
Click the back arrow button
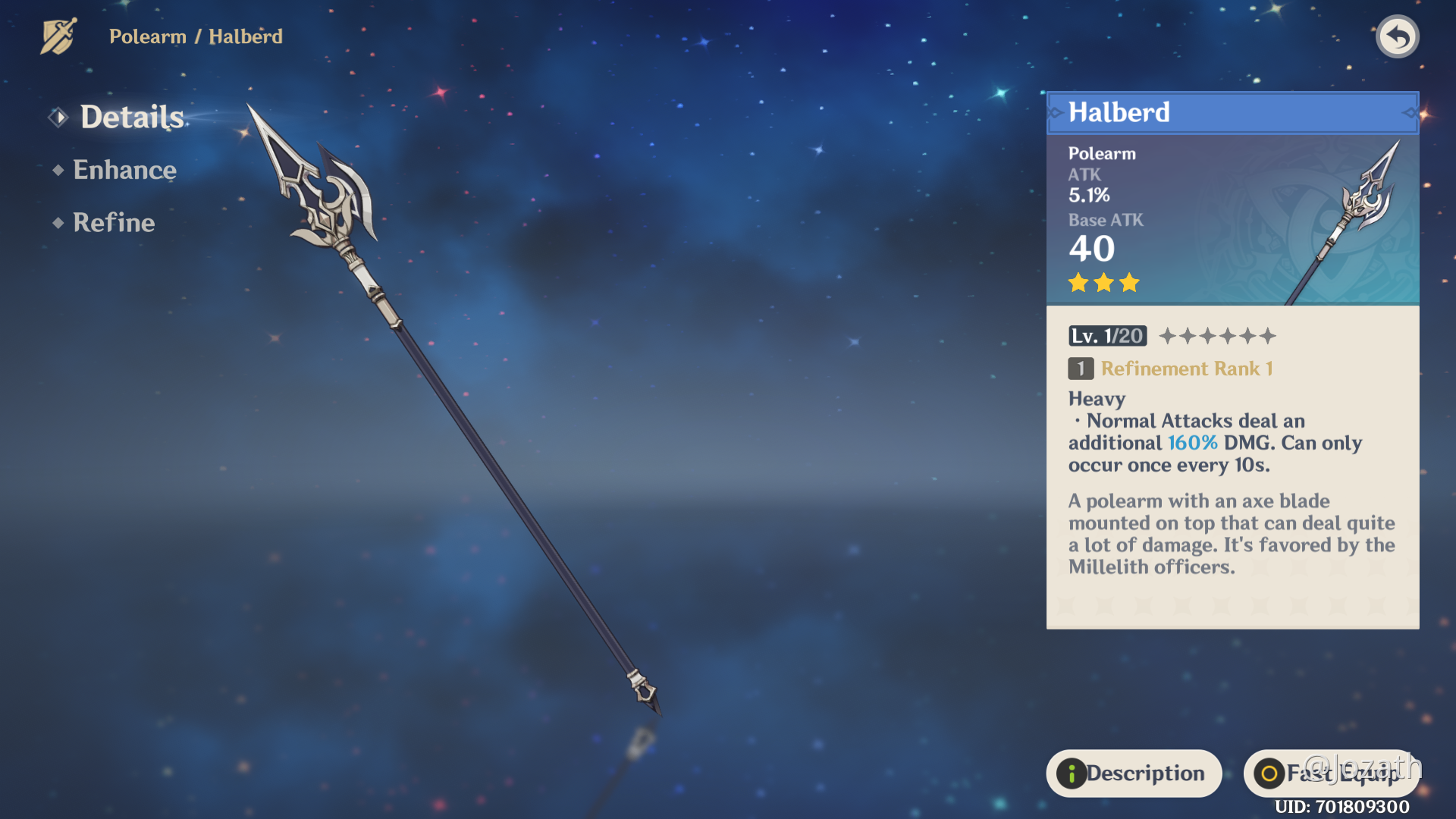point(1397,36)
